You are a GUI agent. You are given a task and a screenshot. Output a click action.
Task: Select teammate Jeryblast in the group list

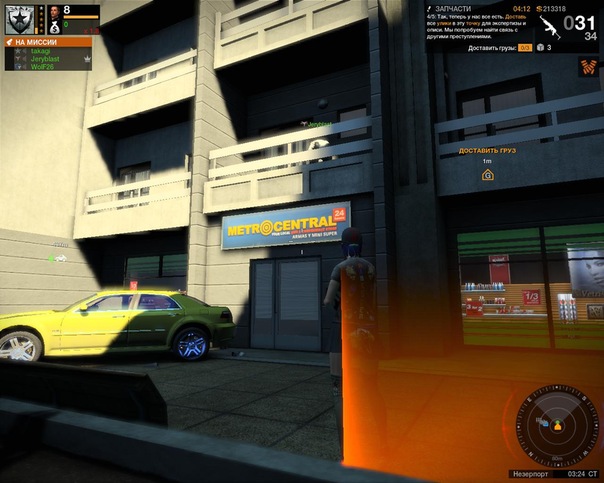click(x=44, y=59)
